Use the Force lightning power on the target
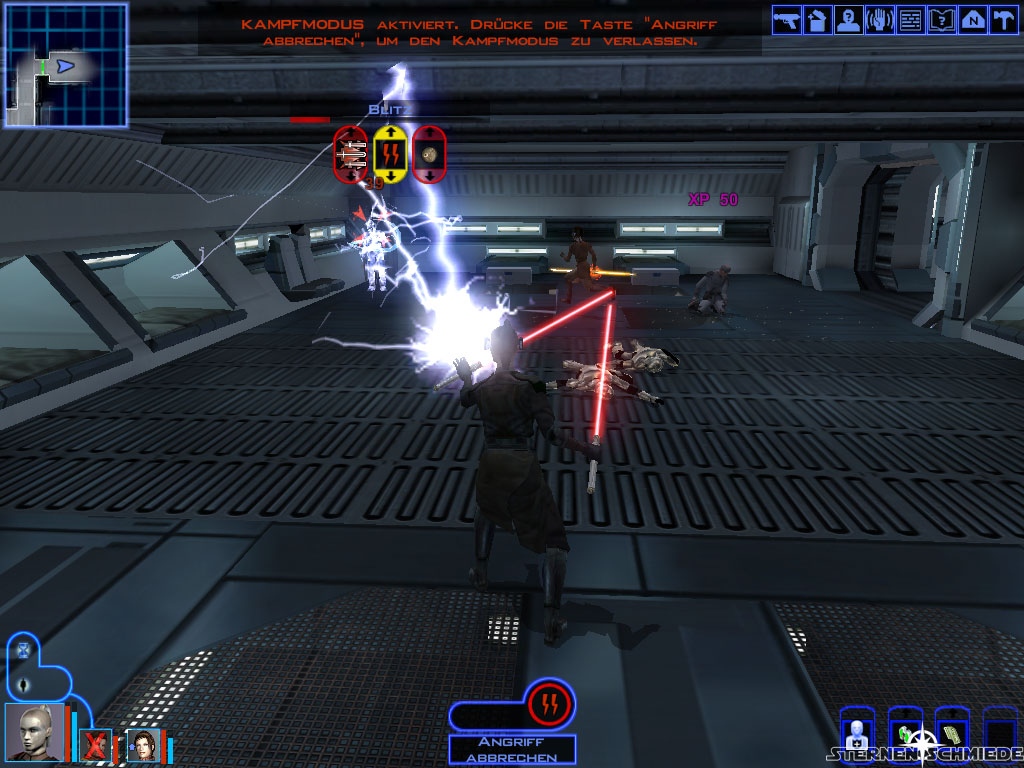The height and width of the screenshot is (768, 1024). [x=390, y=154]
